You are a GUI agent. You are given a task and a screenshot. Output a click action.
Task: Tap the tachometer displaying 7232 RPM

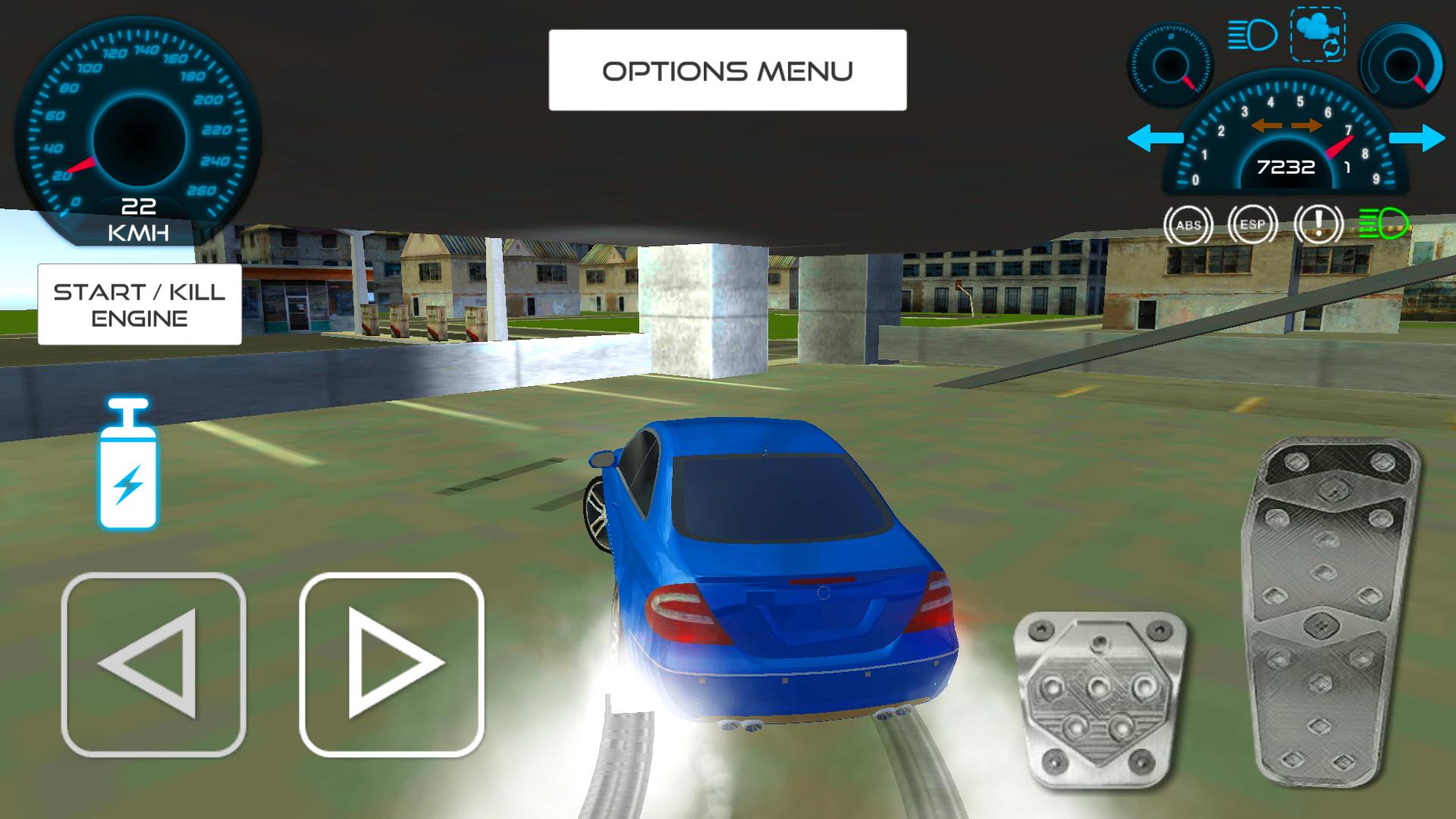(1285, 163)
